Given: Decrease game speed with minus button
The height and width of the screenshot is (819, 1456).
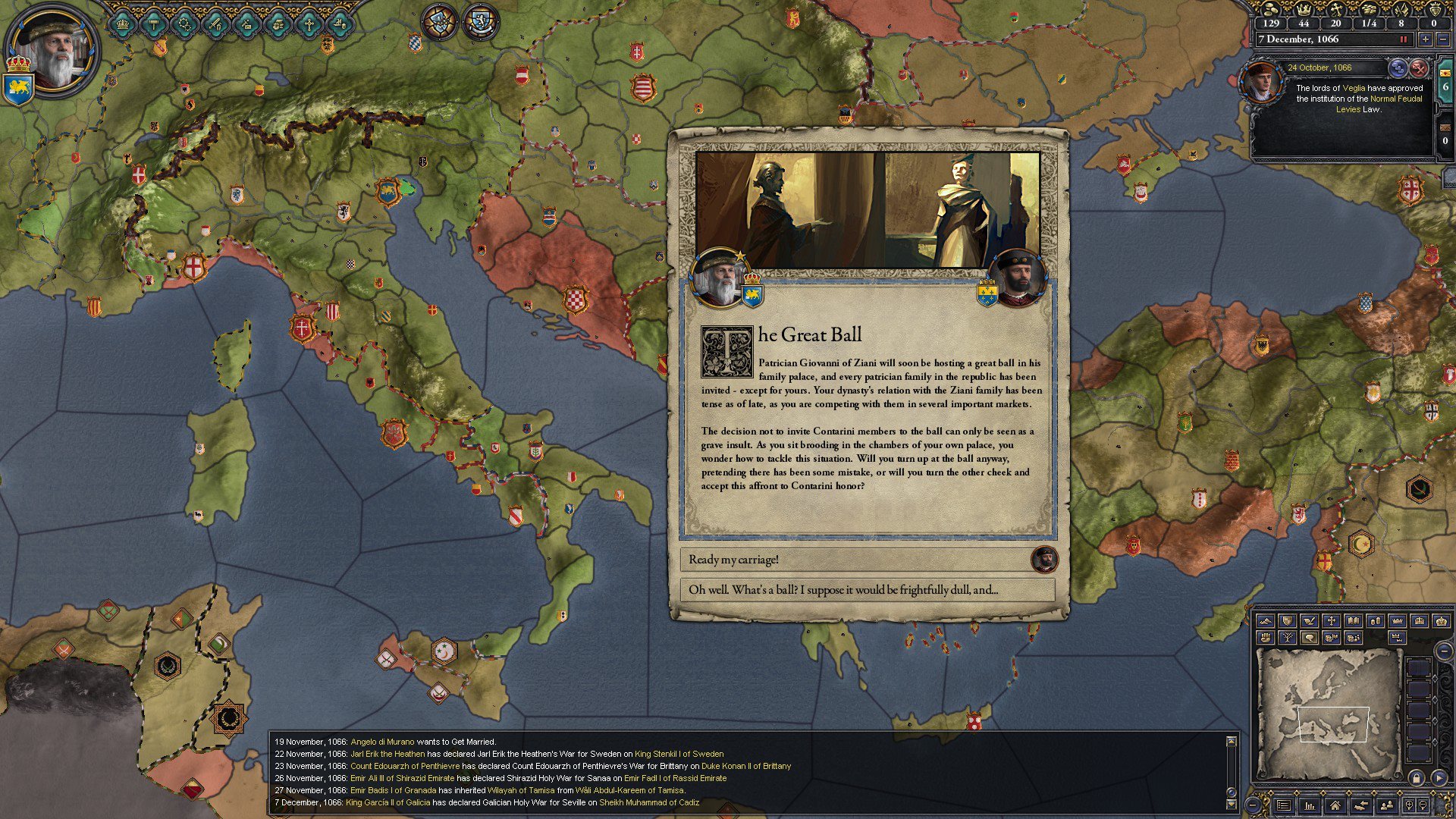Looking at the screenshot, I should coord(1443,39).
